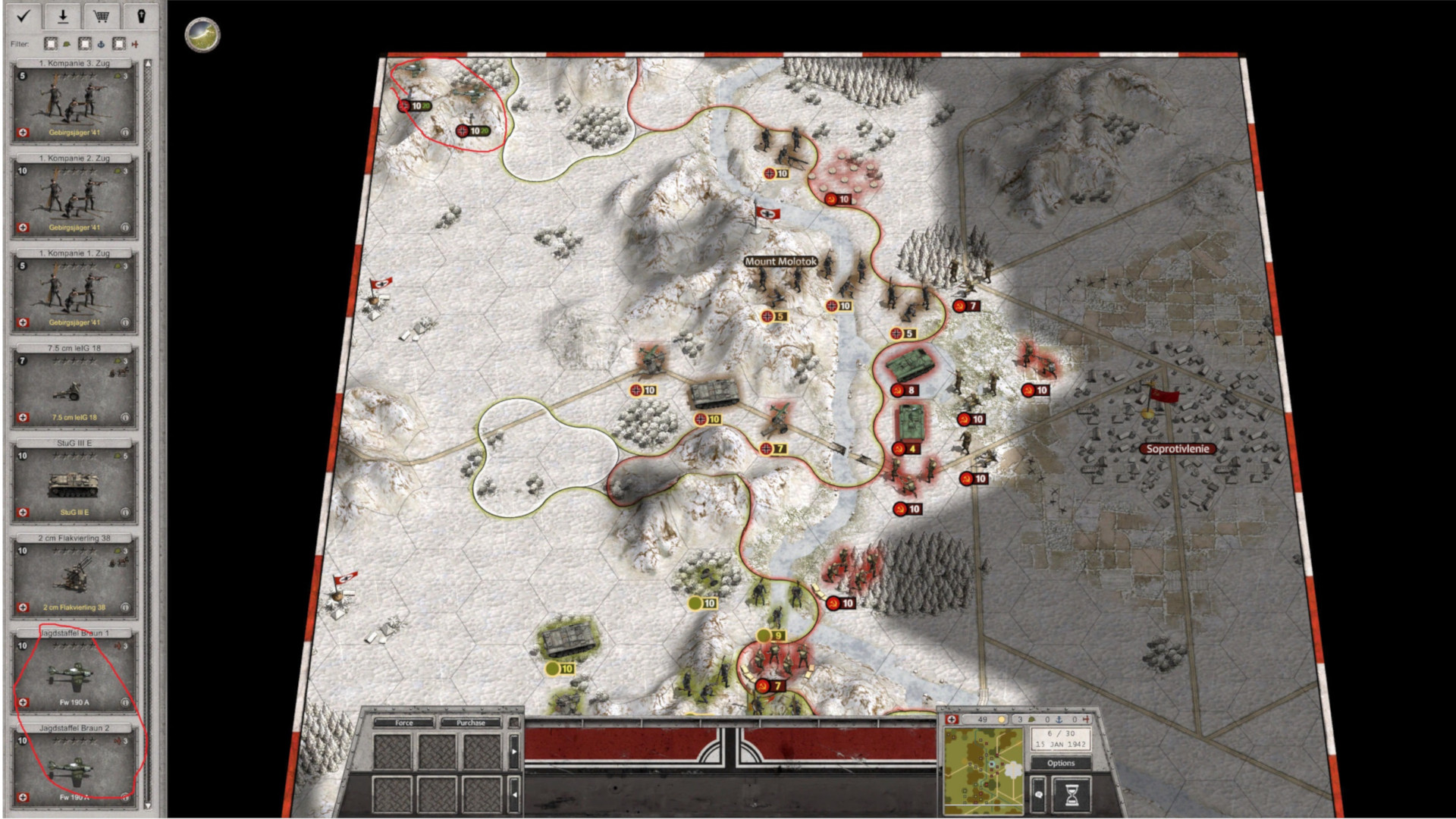Toggle the air units filter checkbox
The width and height of the screenshot is (1456, 819).
(118, 44)
